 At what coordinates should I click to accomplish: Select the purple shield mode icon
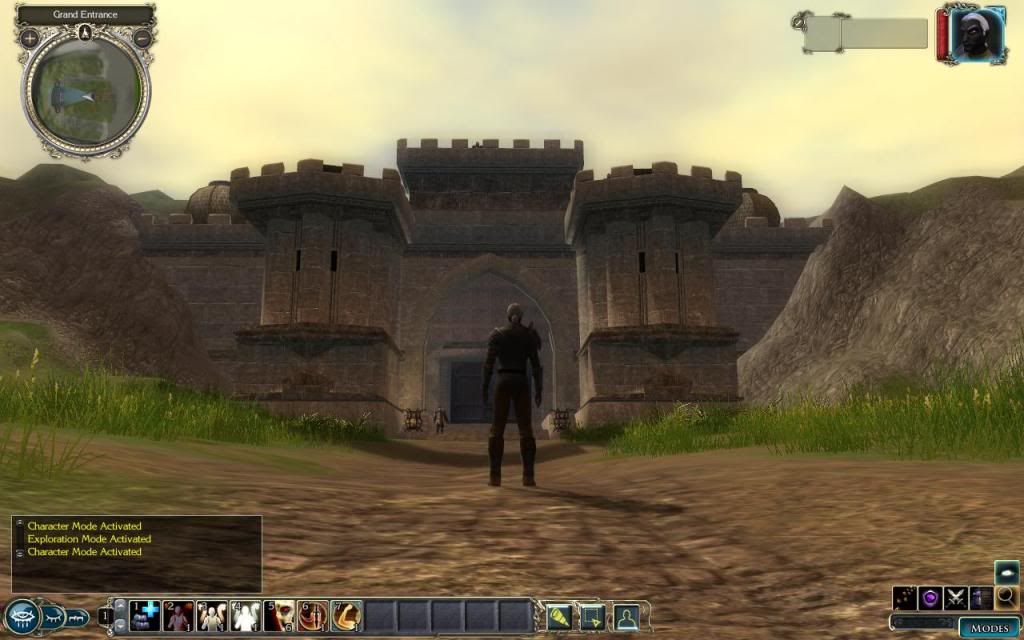click(931, 597)
